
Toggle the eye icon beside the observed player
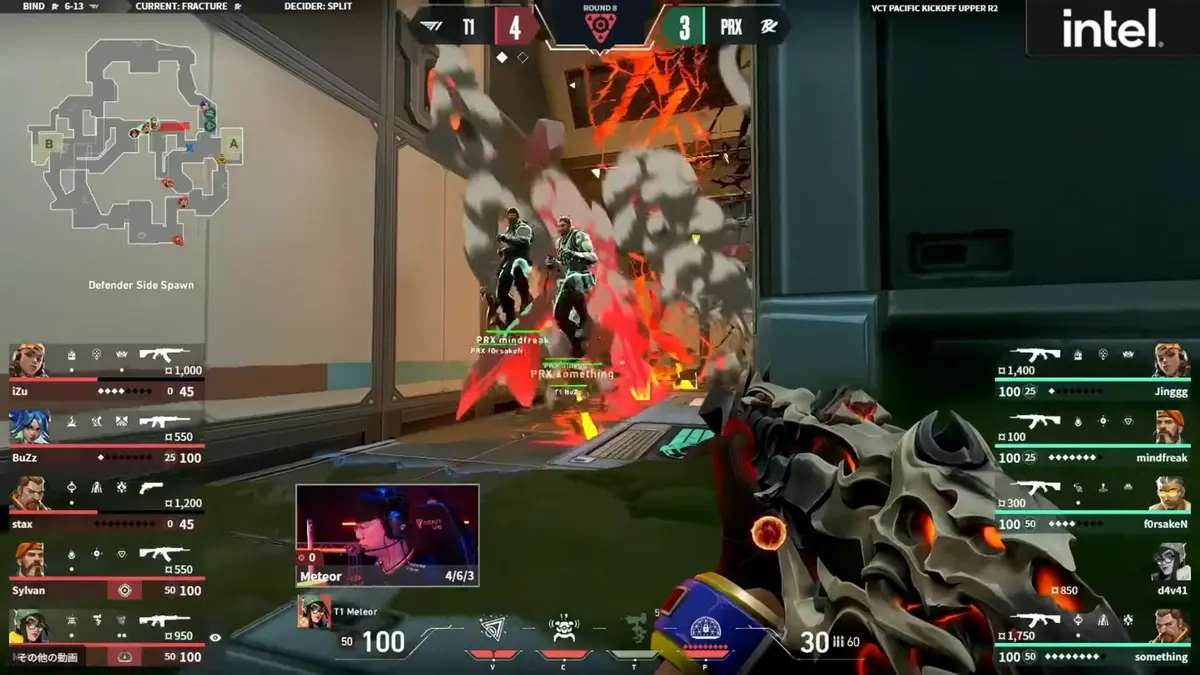coord(215,637)
